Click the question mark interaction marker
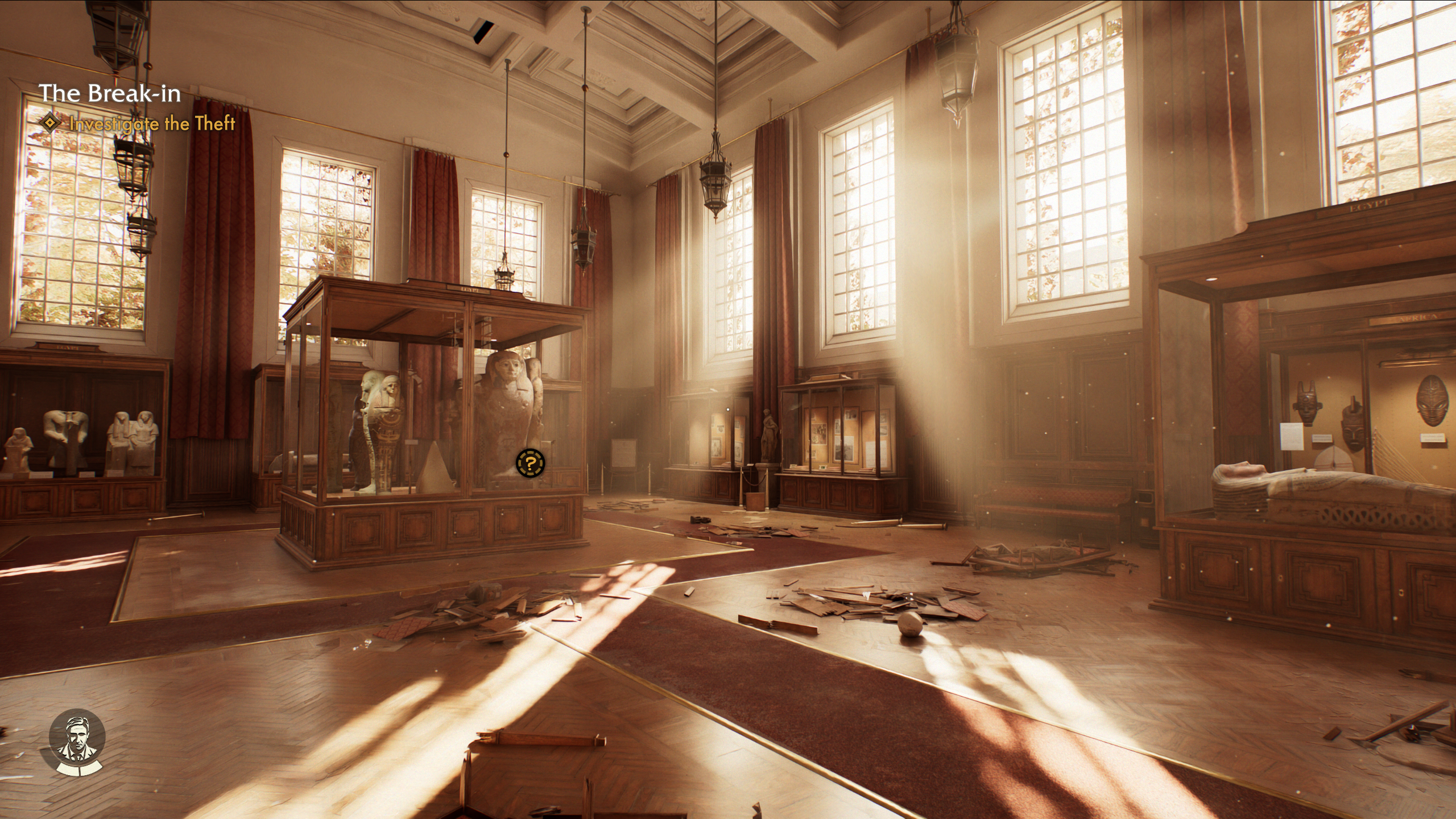Image resolution: width=1456 pixels, height=819 pixels. 530,463
